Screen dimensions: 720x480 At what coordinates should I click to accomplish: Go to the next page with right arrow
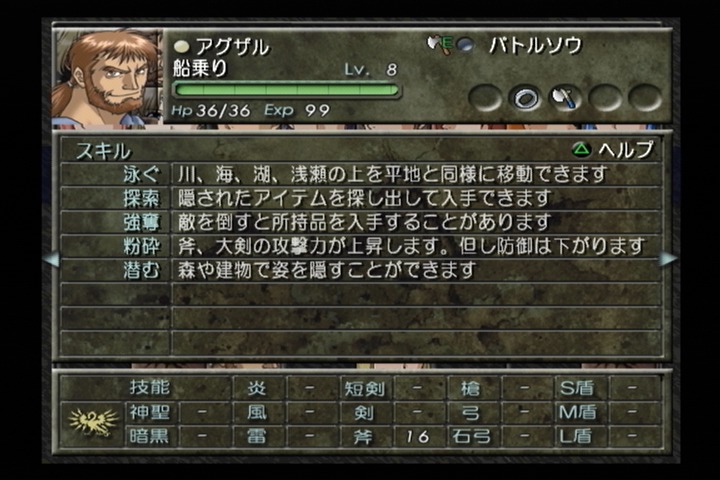click(668, 259)
